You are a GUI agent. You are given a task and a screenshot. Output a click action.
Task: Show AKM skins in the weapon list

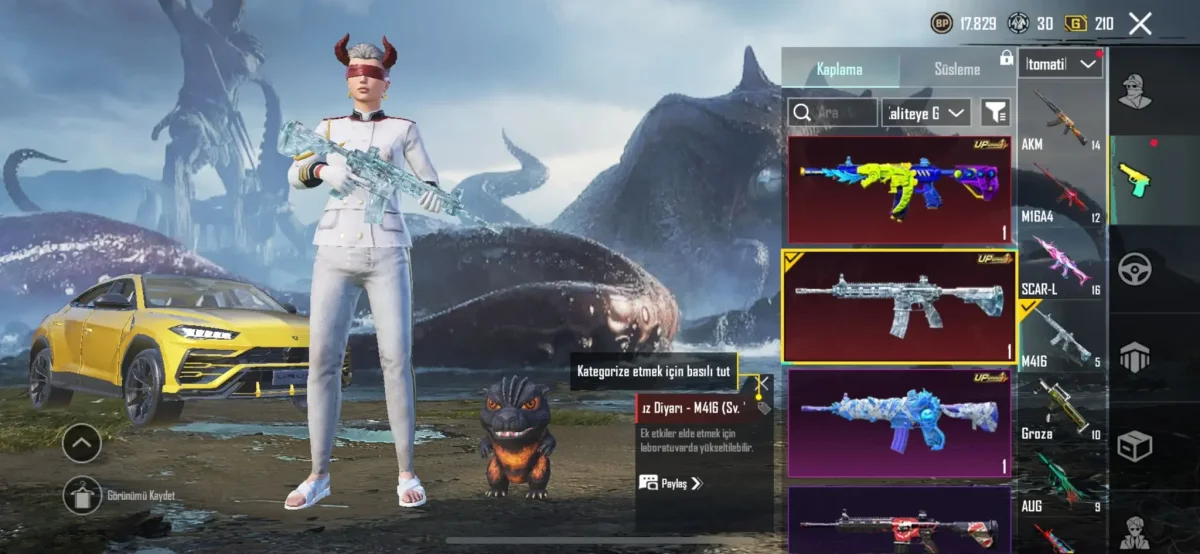pyautogui.click(x=1061, y=120)
